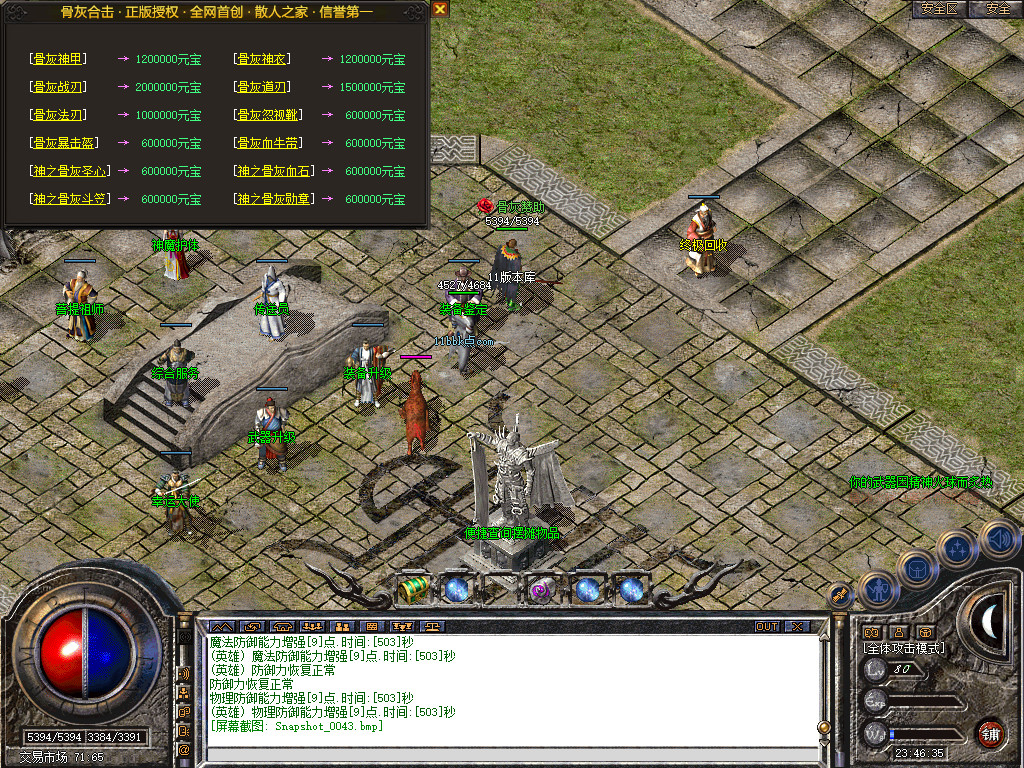Choose the 骨灰忽视靴 entry
This screenshot has width=1024, height=768.
click(272, 115)
